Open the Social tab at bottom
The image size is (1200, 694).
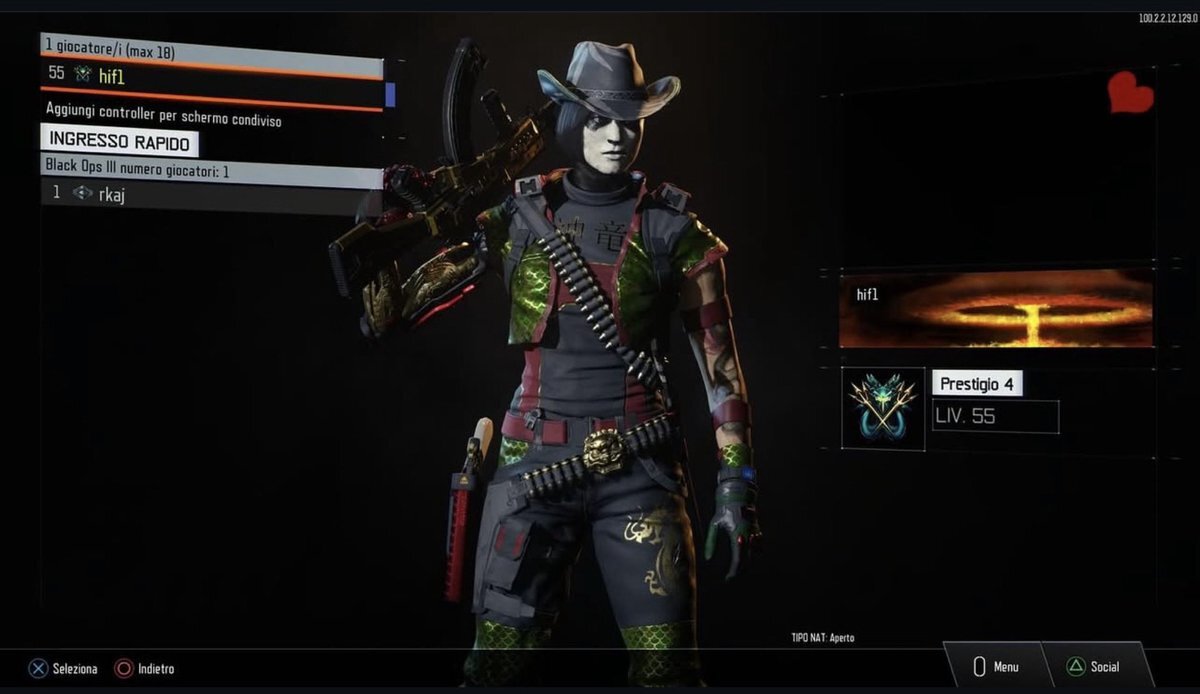coord(1094,667)
